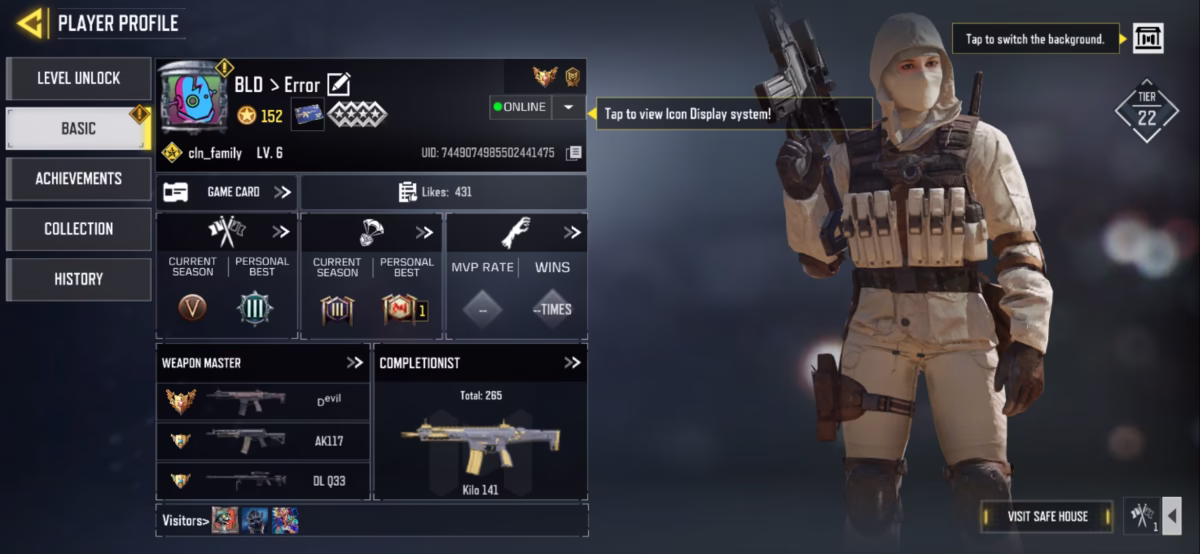Image resolution: width=1200 pixels, height=554 pixels.
Task: Expand the Weapon Master section
Action: [x=354, y=363]
